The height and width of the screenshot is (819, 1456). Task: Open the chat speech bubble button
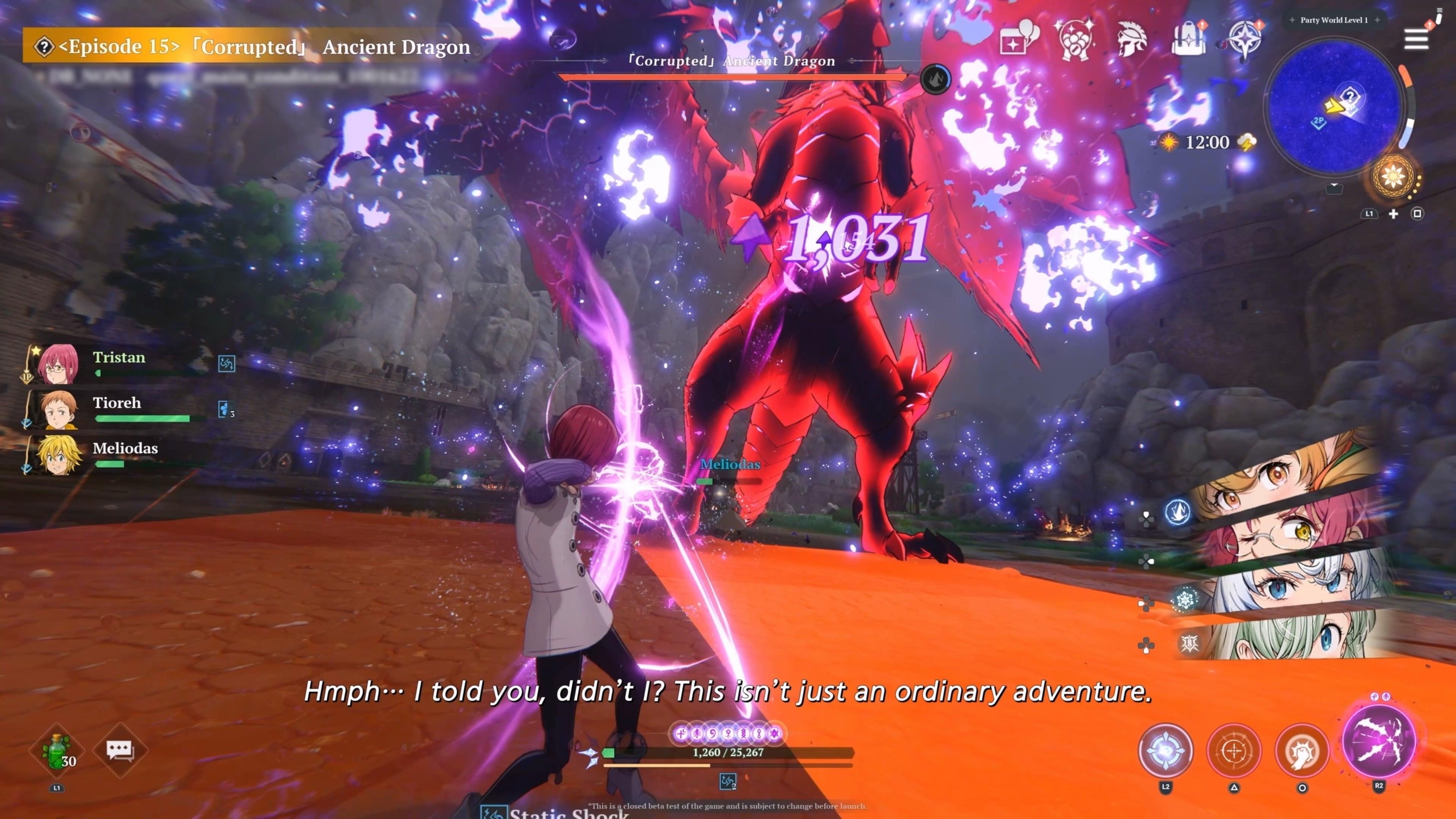pos(120,751)
